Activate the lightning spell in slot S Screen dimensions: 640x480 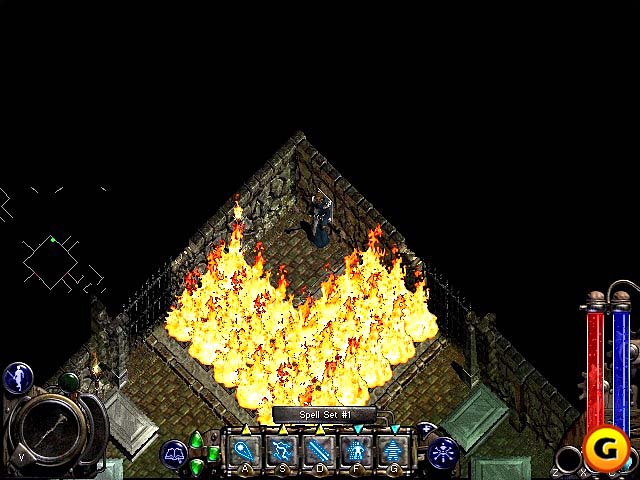282,450
